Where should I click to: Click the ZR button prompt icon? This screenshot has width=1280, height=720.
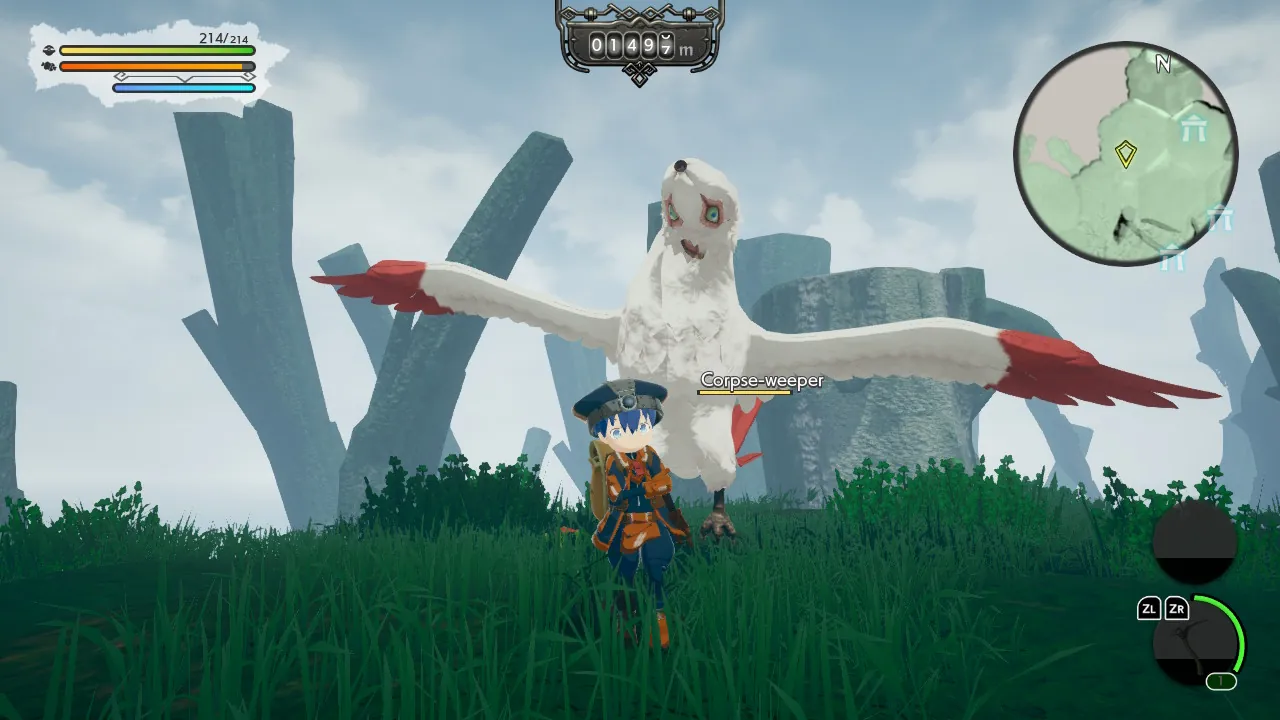[x=1179, y=610]
